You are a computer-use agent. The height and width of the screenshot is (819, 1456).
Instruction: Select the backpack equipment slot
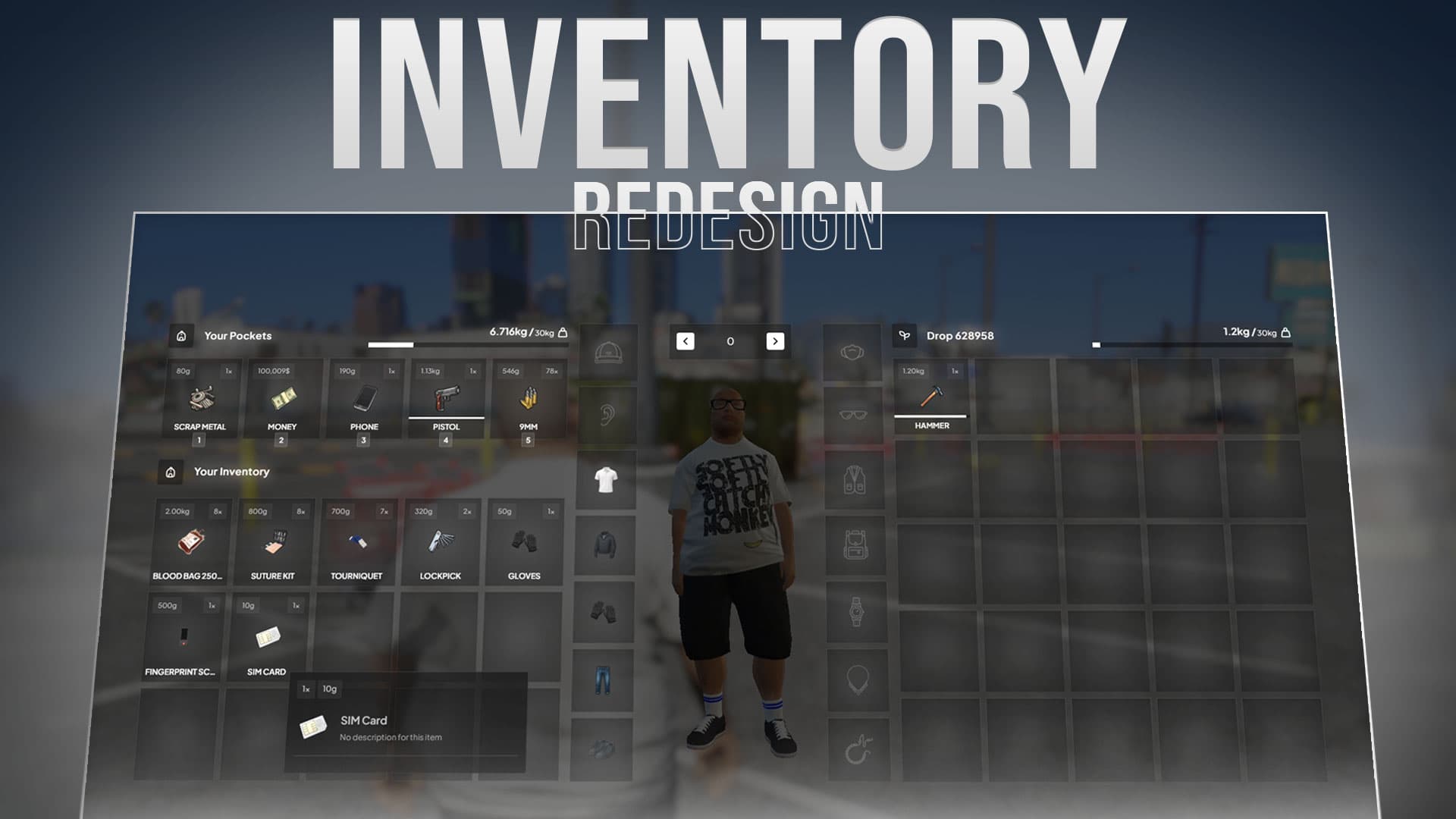click(855, 544)
